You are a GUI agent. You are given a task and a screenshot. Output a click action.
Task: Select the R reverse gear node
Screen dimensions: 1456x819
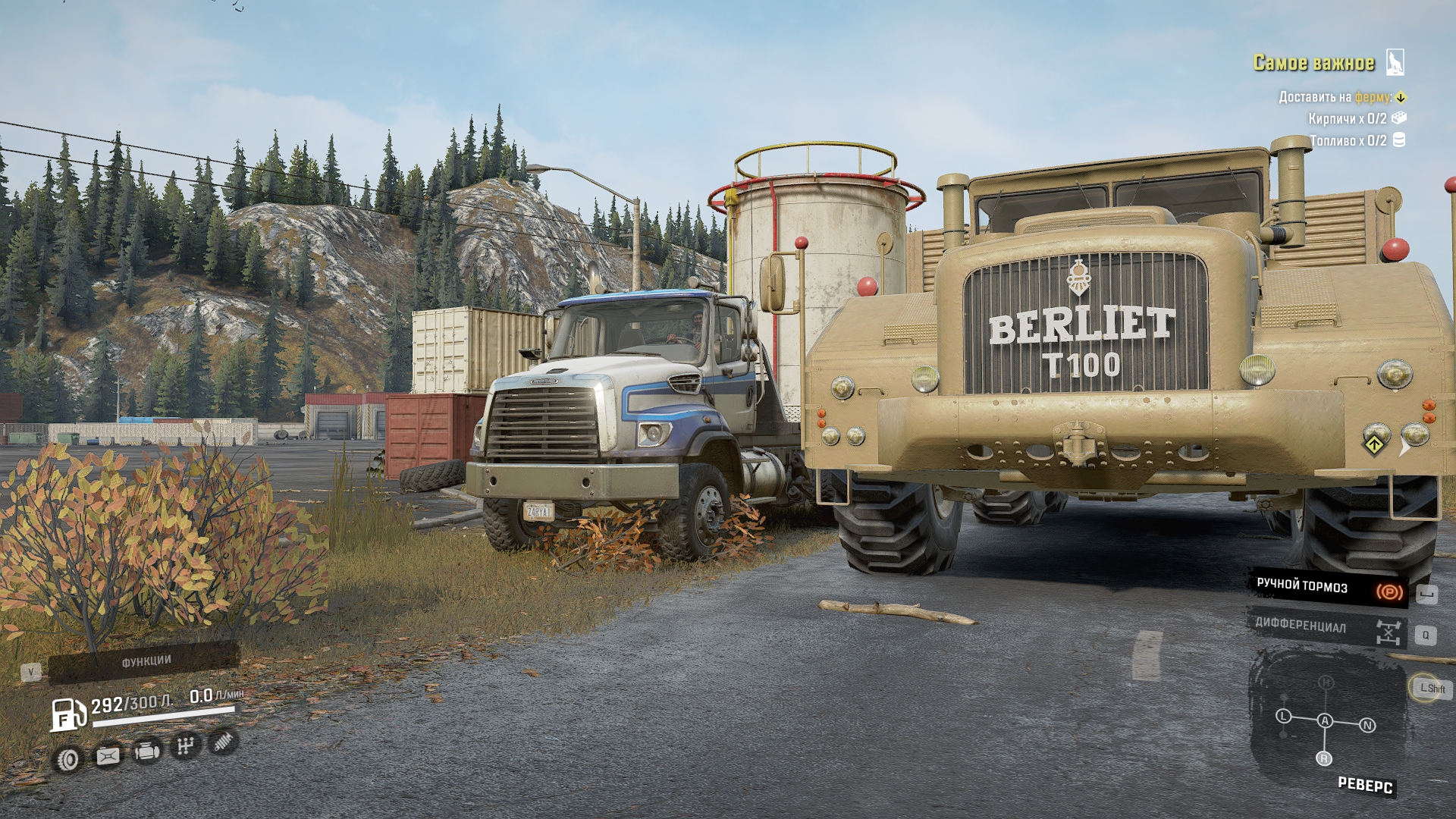(1325, 758)
